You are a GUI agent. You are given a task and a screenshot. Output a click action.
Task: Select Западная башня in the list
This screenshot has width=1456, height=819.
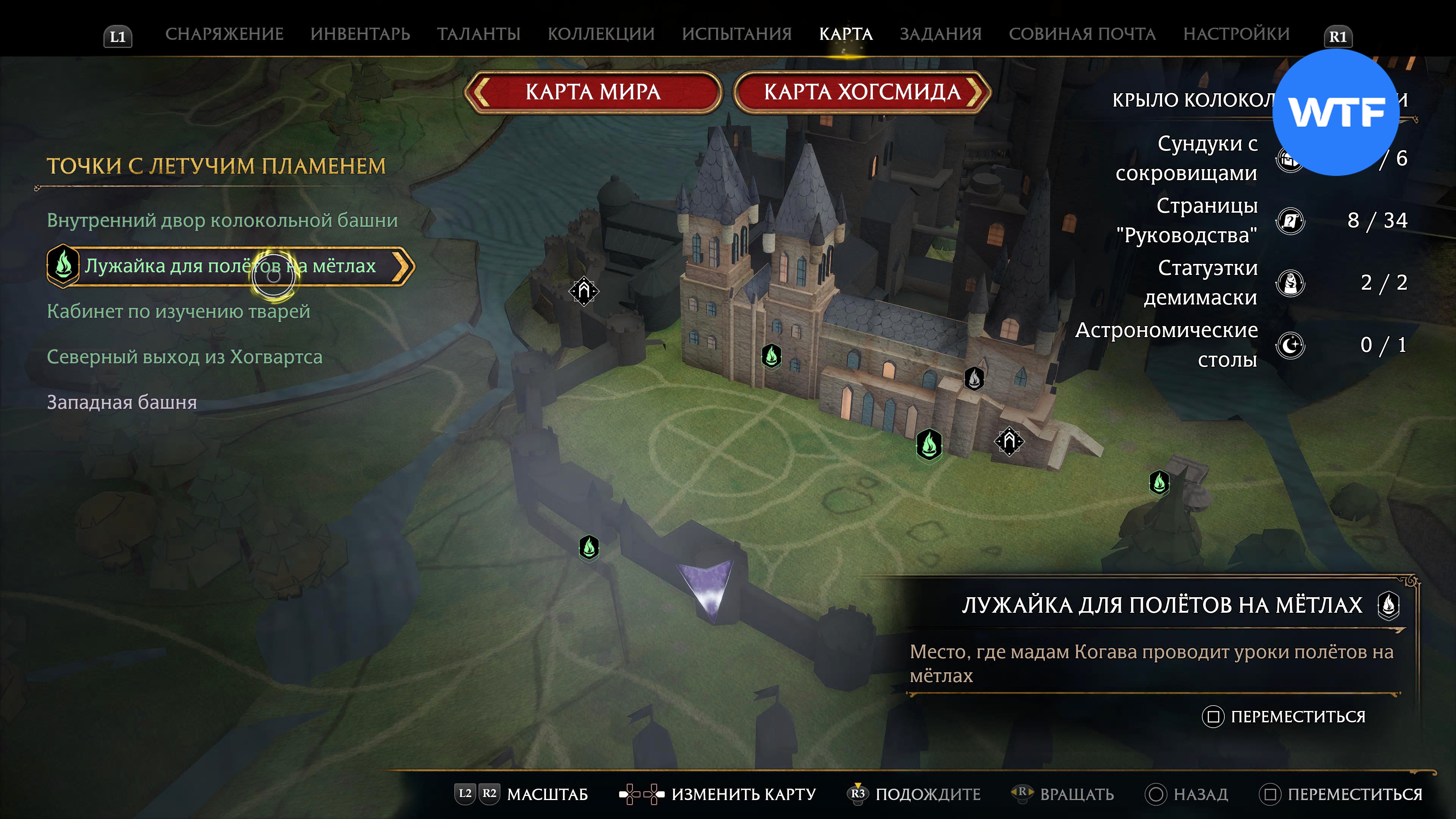tap(122, 402)
